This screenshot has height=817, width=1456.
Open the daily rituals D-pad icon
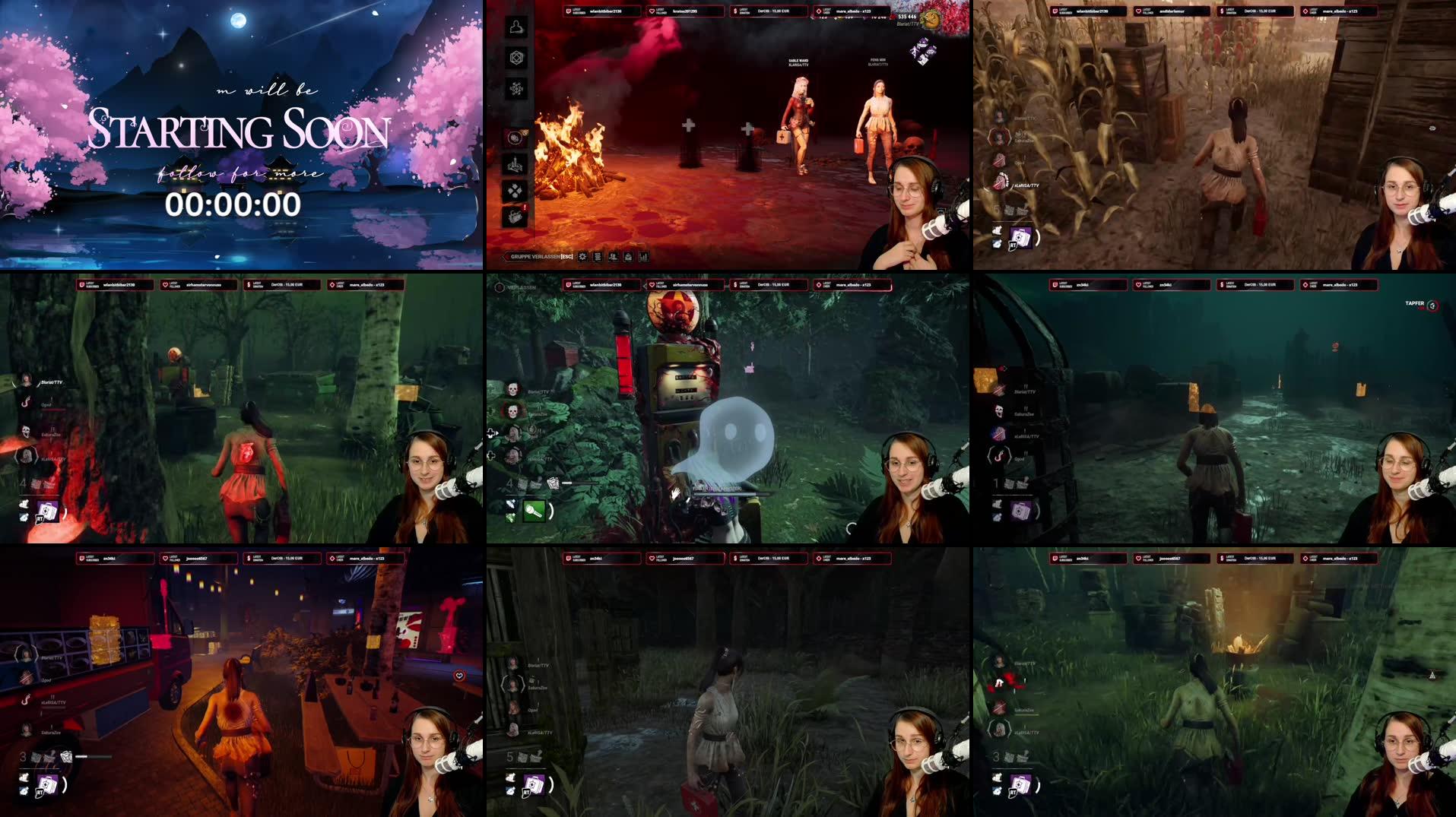pos(516,190)
